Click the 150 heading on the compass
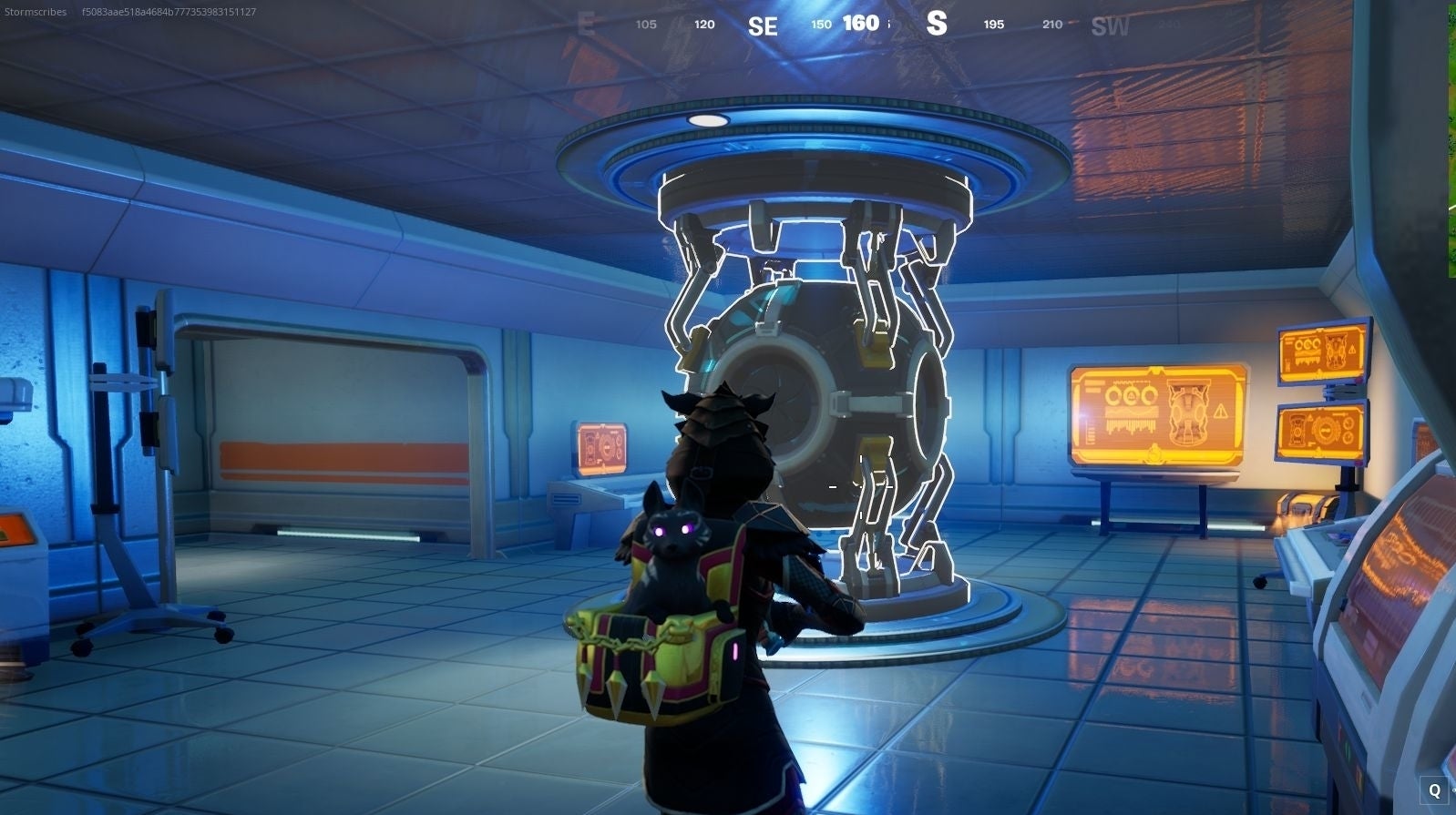Screen dimensions: 1456x815 (819, 24)
